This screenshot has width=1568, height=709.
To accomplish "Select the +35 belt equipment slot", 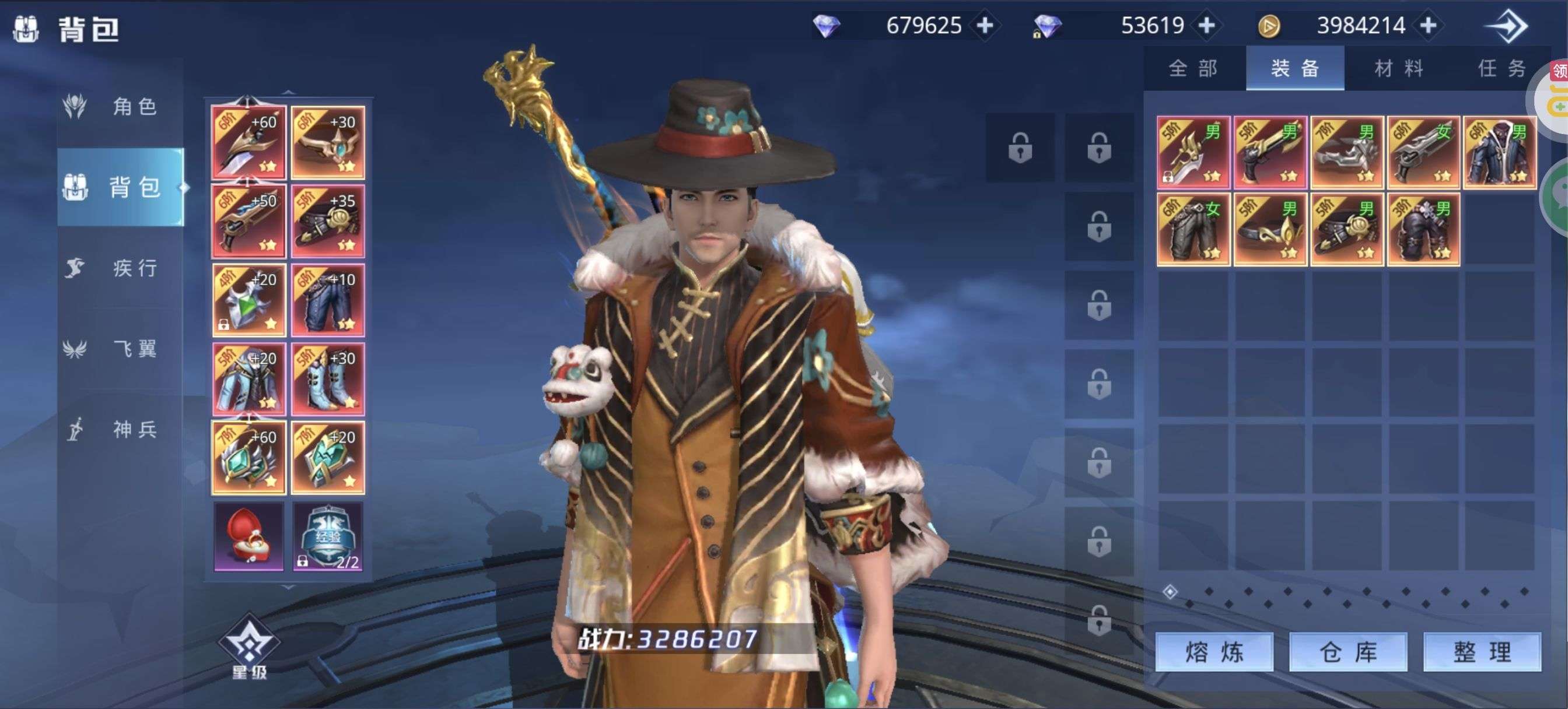I will click(x=327, y=222).
